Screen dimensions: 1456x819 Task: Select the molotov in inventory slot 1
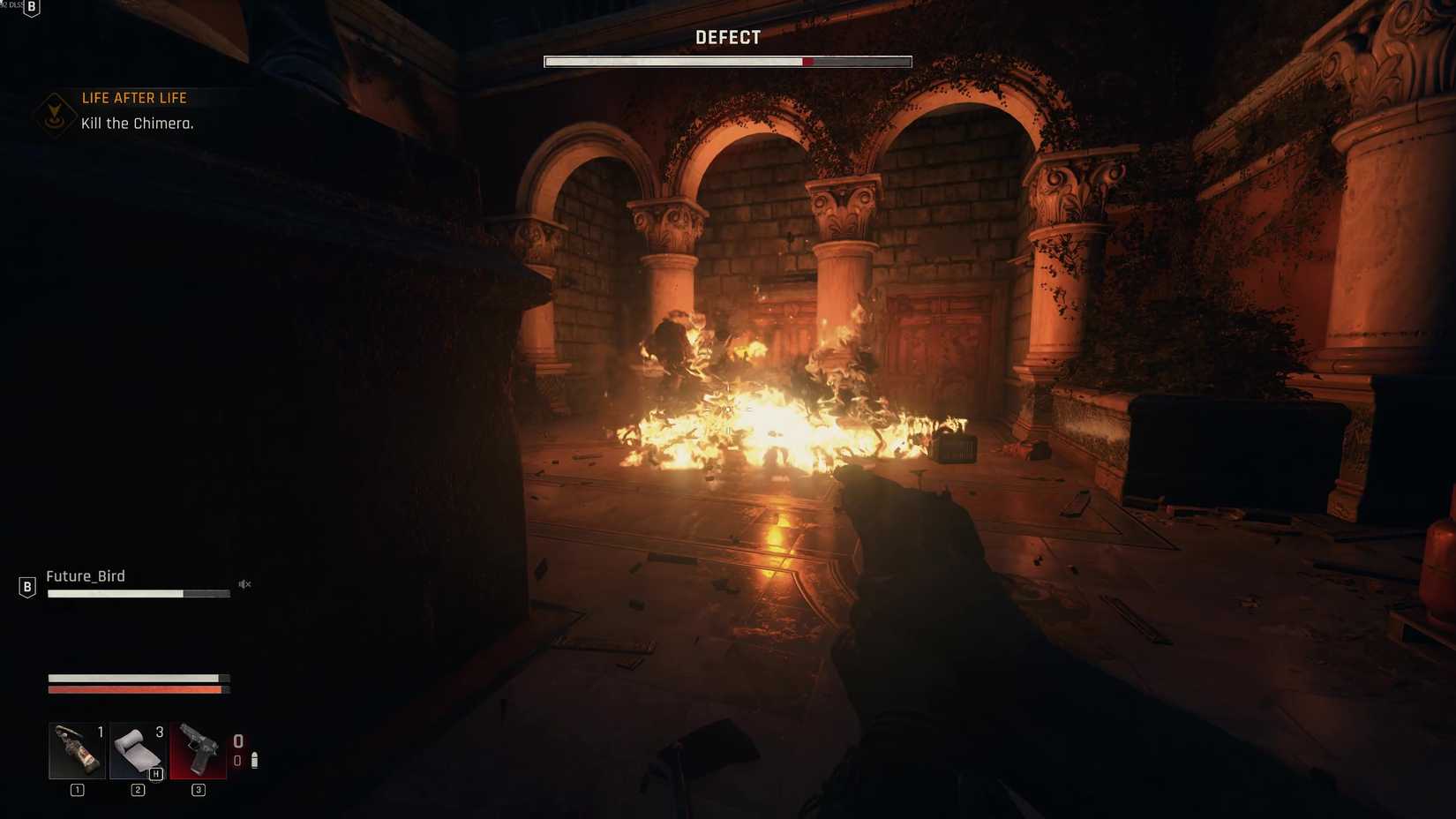pos(76,751)
